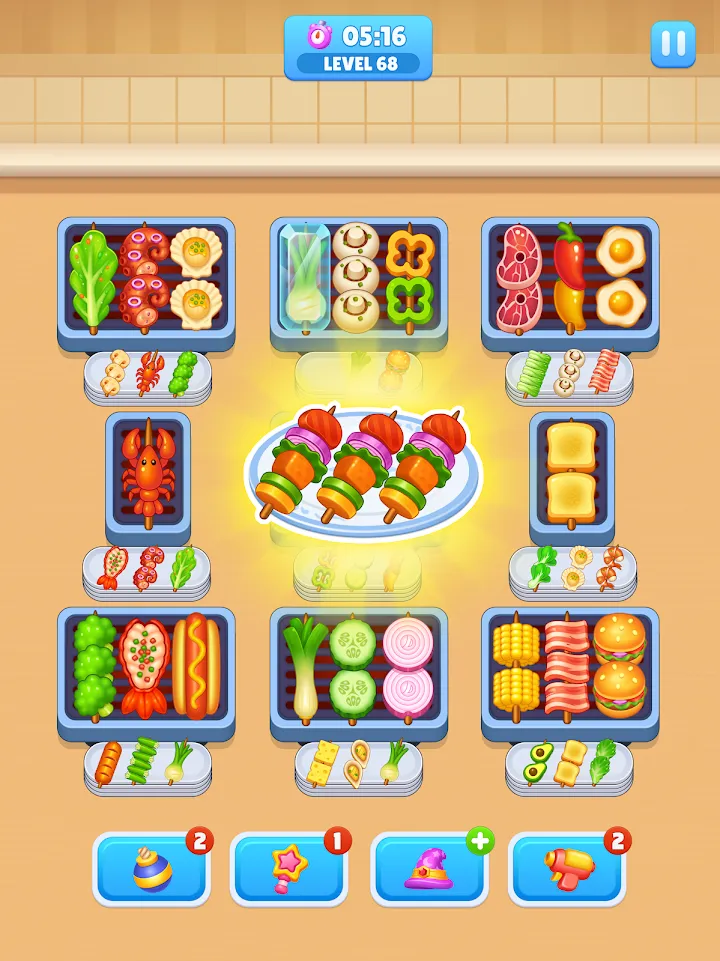Select the corn cob skewer

tap(517, 664)
